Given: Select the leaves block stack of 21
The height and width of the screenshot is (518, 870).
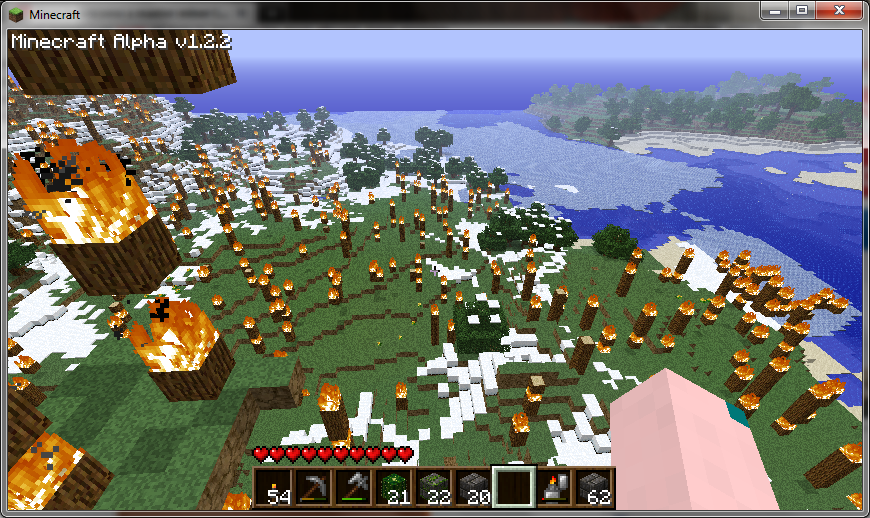Looking at the screenshot, I should pos(393,487).
